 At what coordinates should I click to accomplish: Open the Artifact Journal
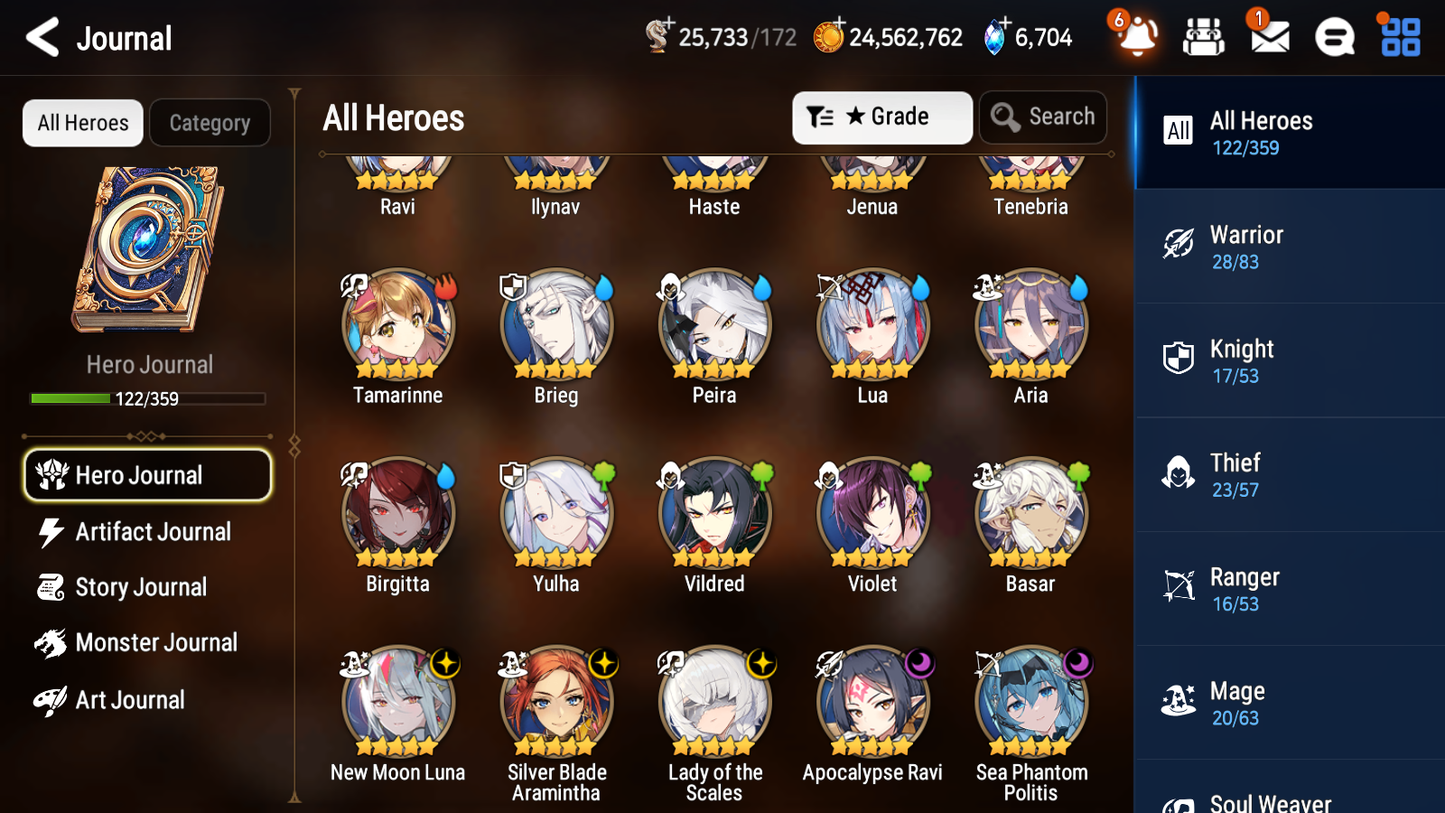coord(152,532)
